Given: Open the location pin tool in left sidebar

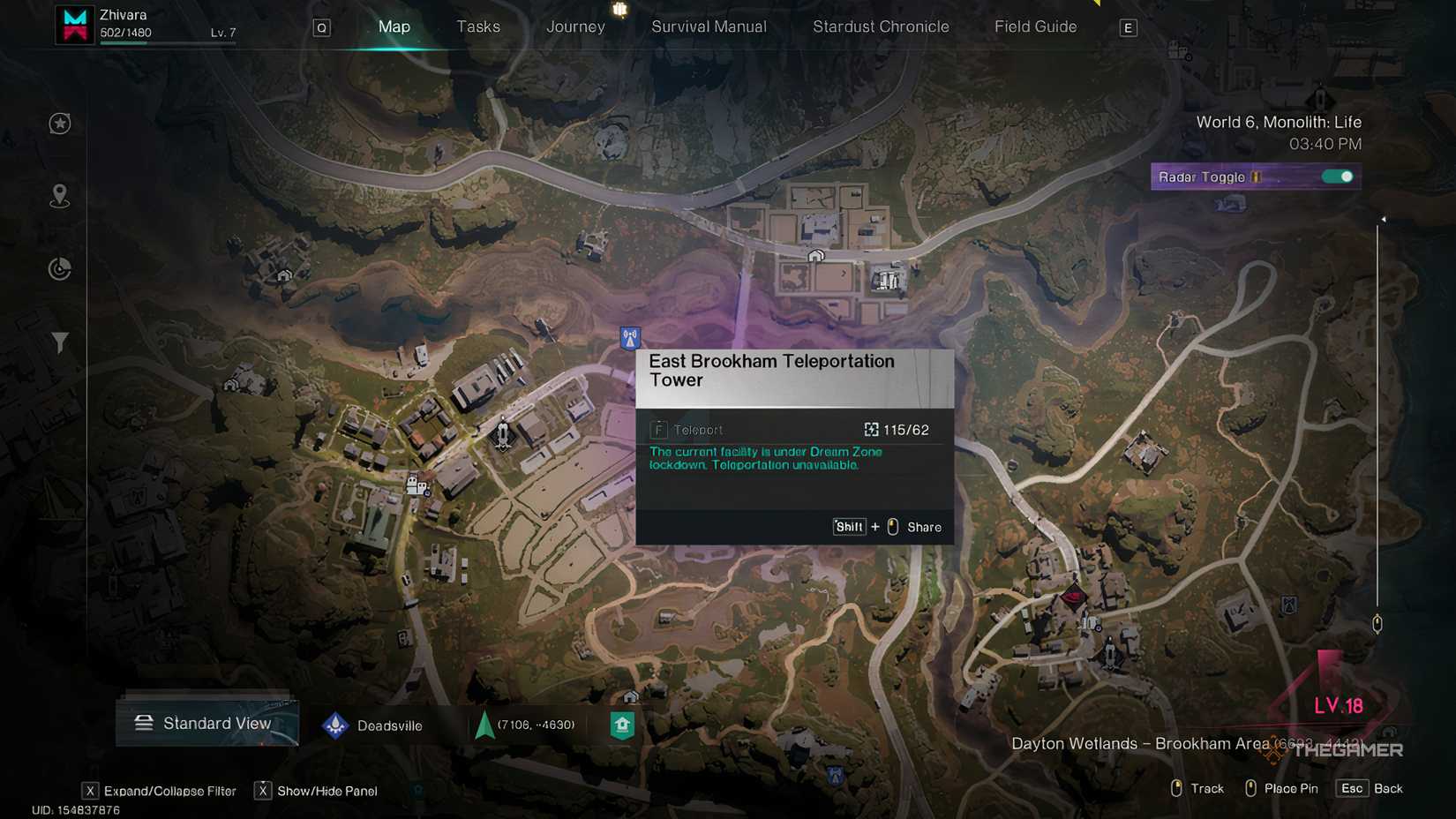Looking at the screenshot, I should tap(59, 196).
